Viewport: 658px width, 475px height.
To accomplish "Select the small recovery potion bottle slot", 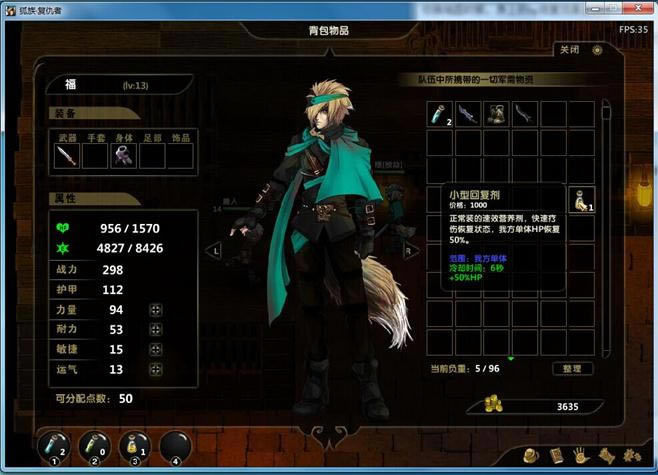I will pos(581,200).
